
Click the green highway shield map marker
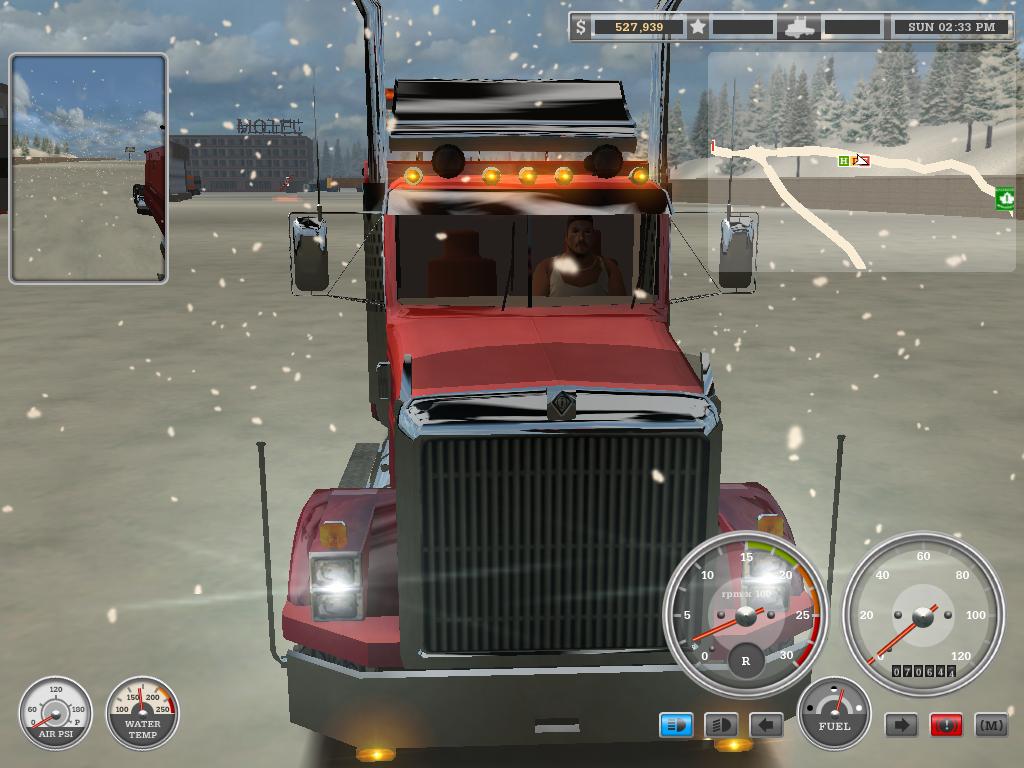pyautogui.click(x=1005, y=198)
